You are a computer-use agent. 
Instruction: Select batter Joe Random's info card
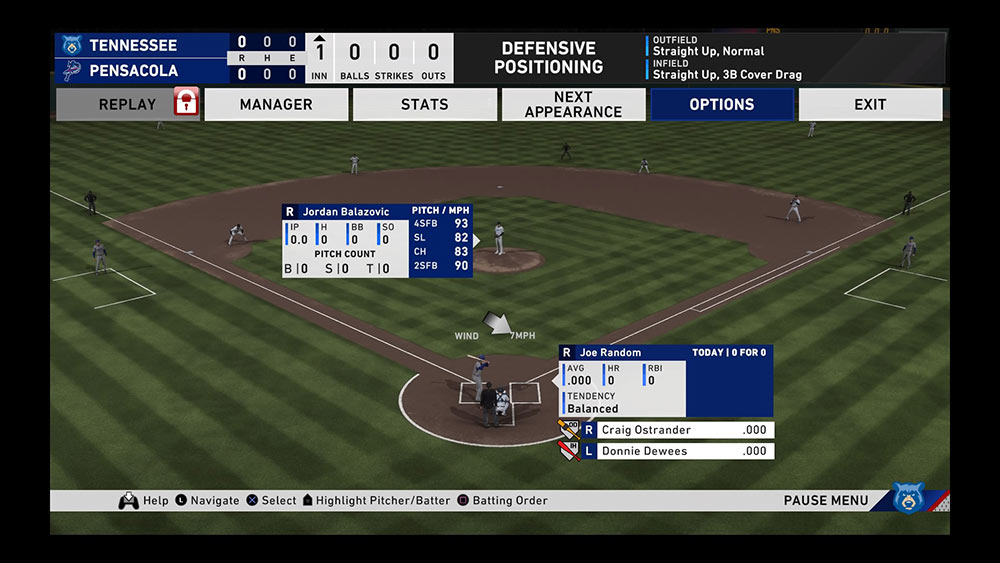[665, 381]
